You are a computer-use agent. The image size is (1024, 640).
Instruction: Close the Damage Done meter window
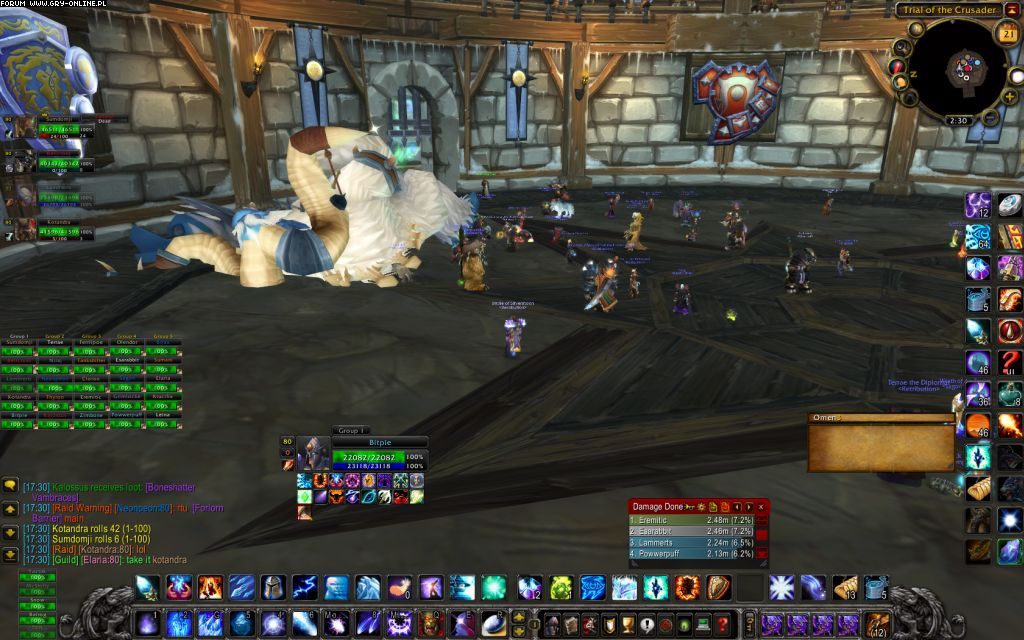click(762, 507)
